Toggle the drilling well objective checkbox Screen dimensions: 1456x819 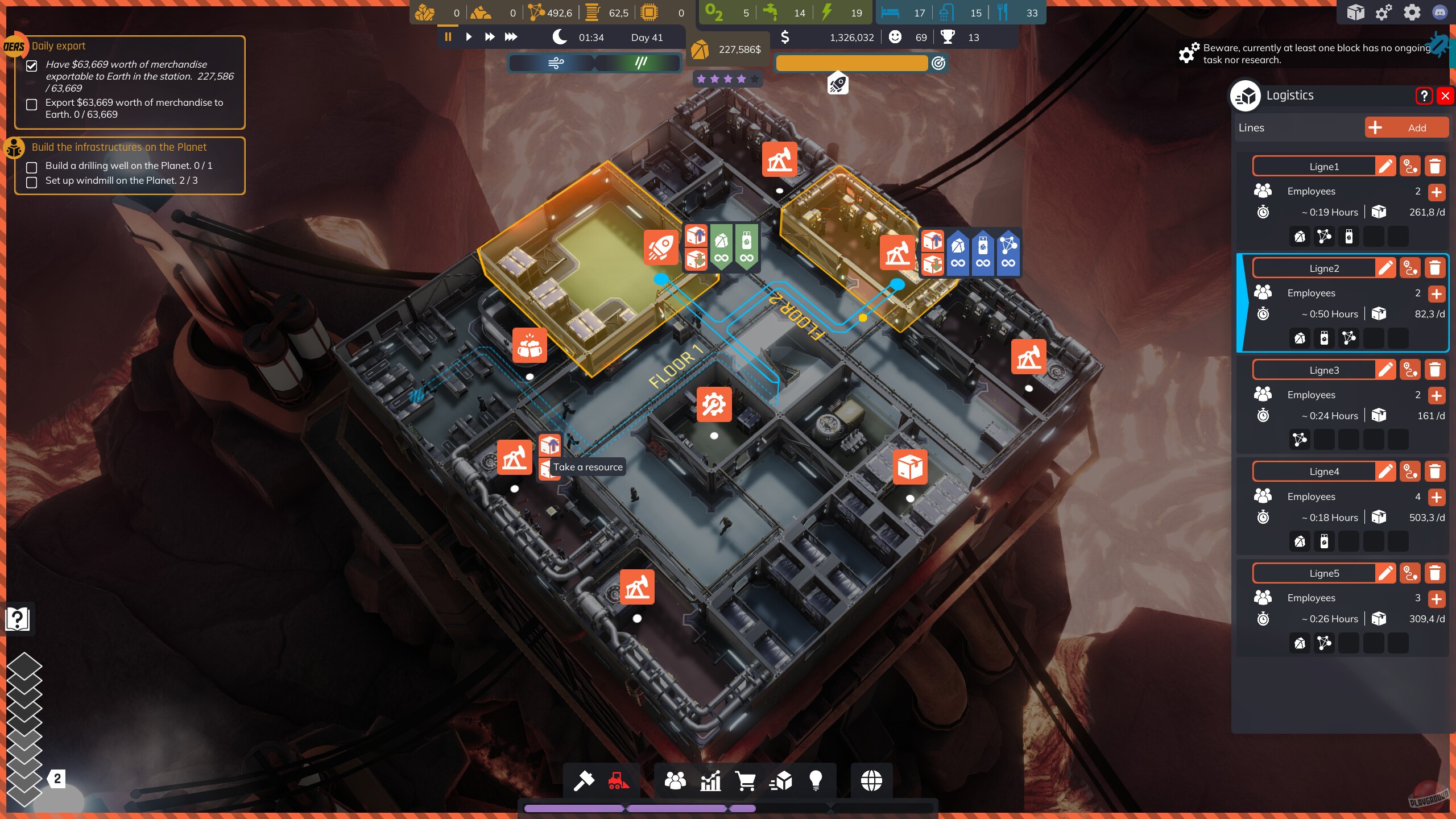pos(32,167)
